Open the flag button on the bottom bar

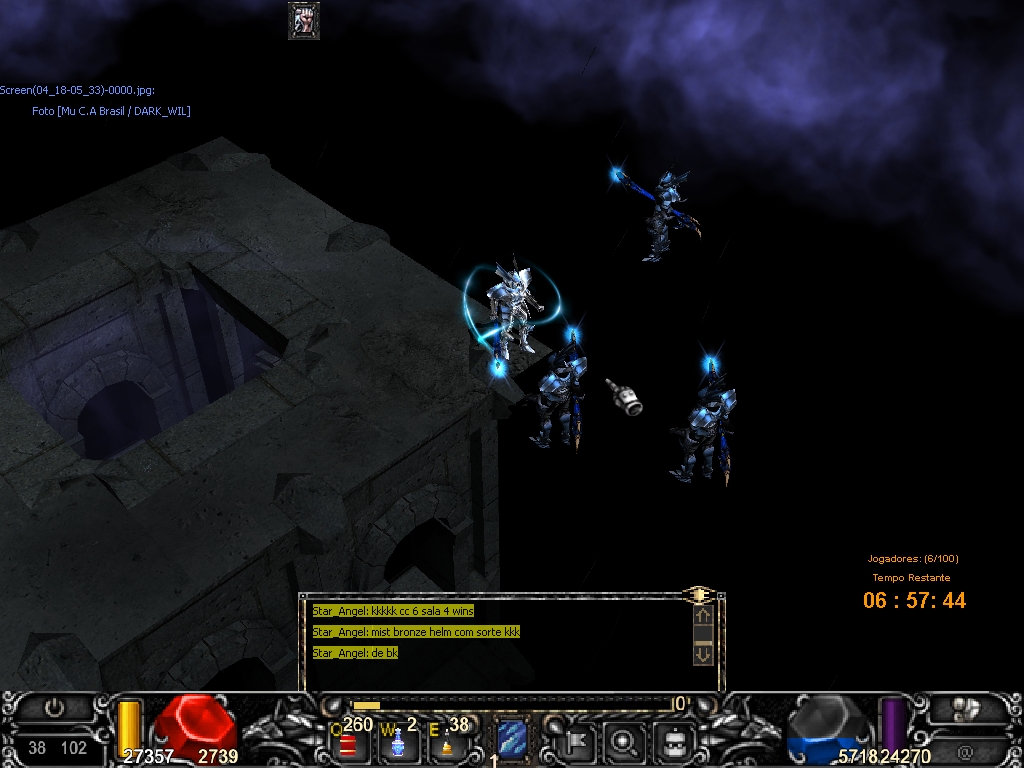coord(580,742)
